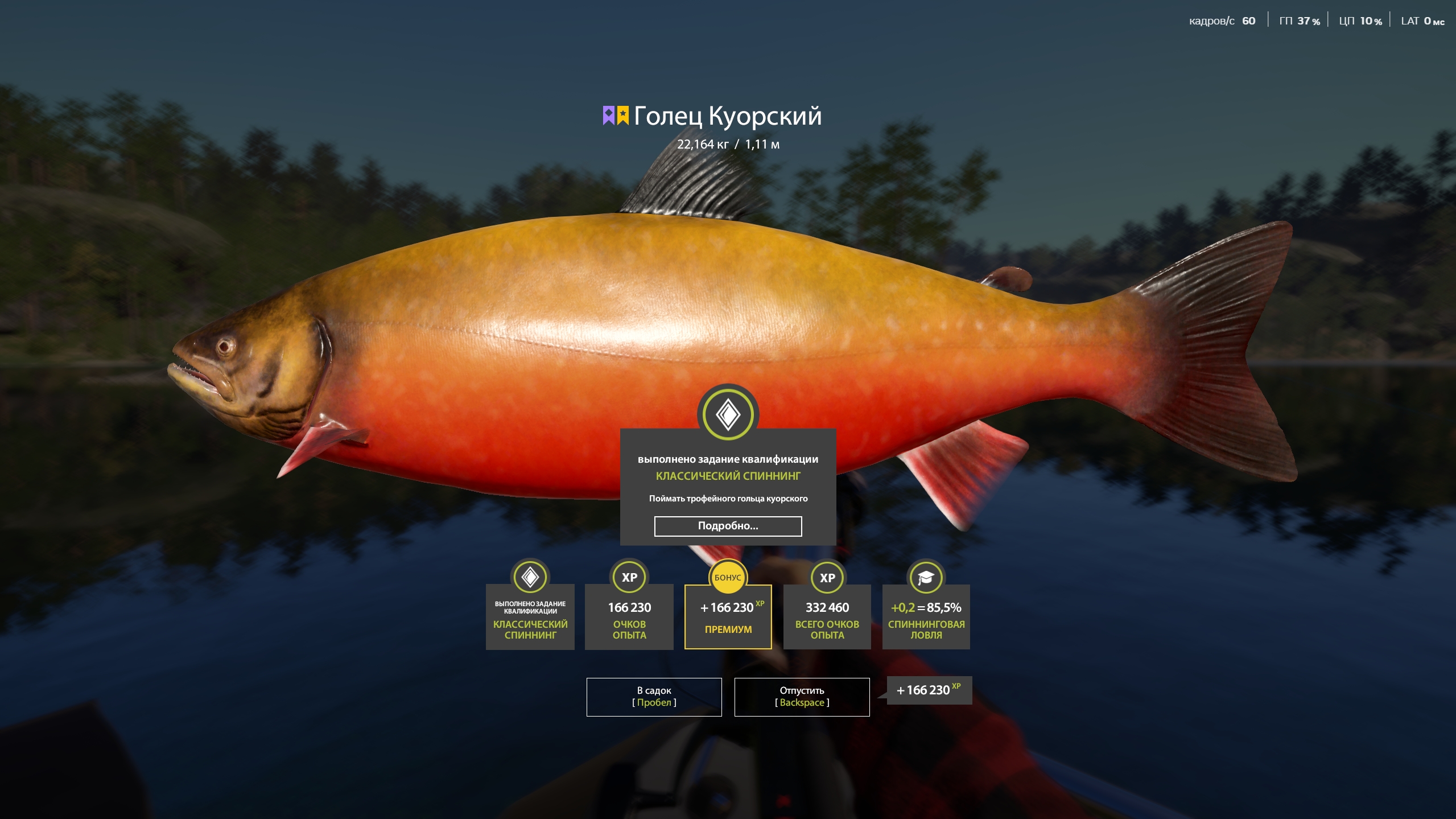Click the graduation cap skill icon
Viewport: 1456px width, 819px height.
(x=926, y=577)
